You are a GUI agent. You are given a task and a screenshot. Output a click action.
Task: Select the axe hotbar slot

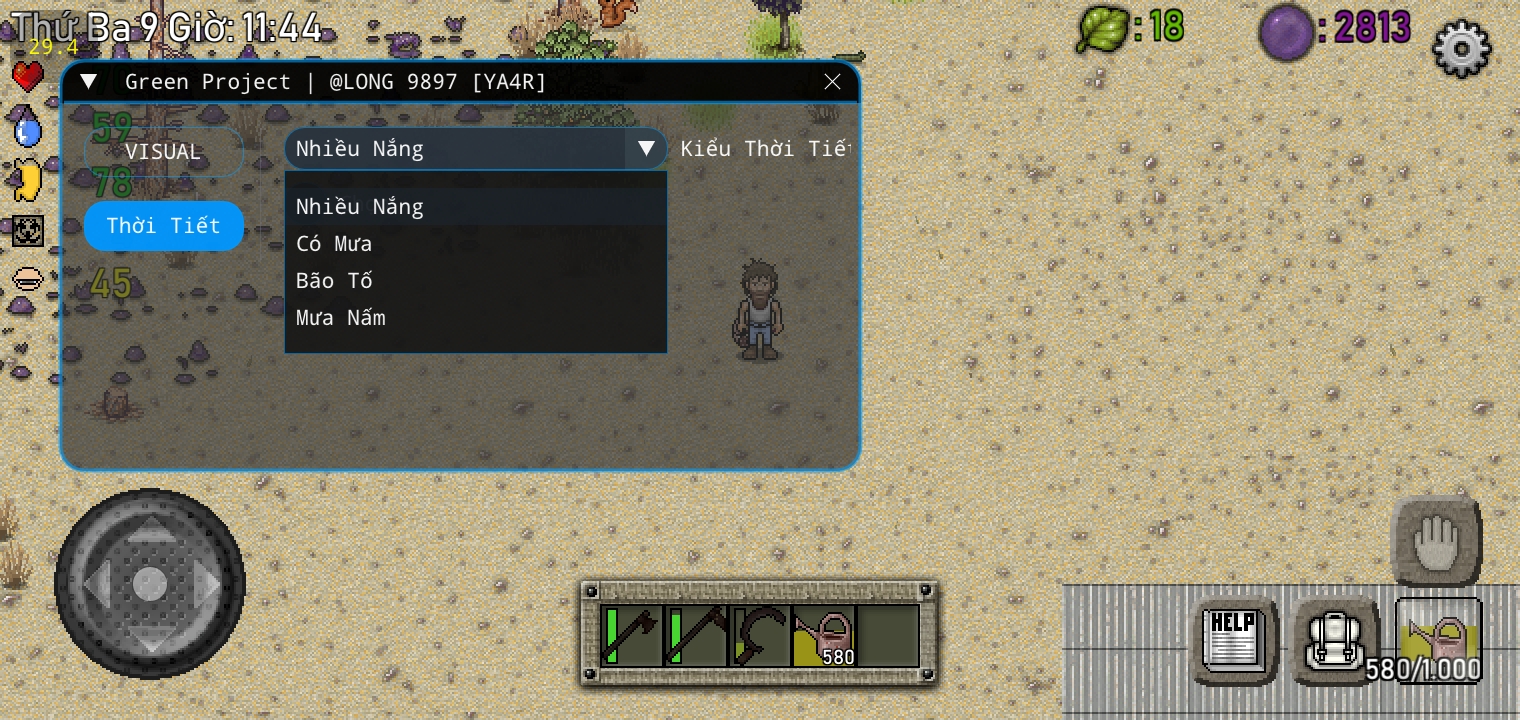tap(630, 635)
